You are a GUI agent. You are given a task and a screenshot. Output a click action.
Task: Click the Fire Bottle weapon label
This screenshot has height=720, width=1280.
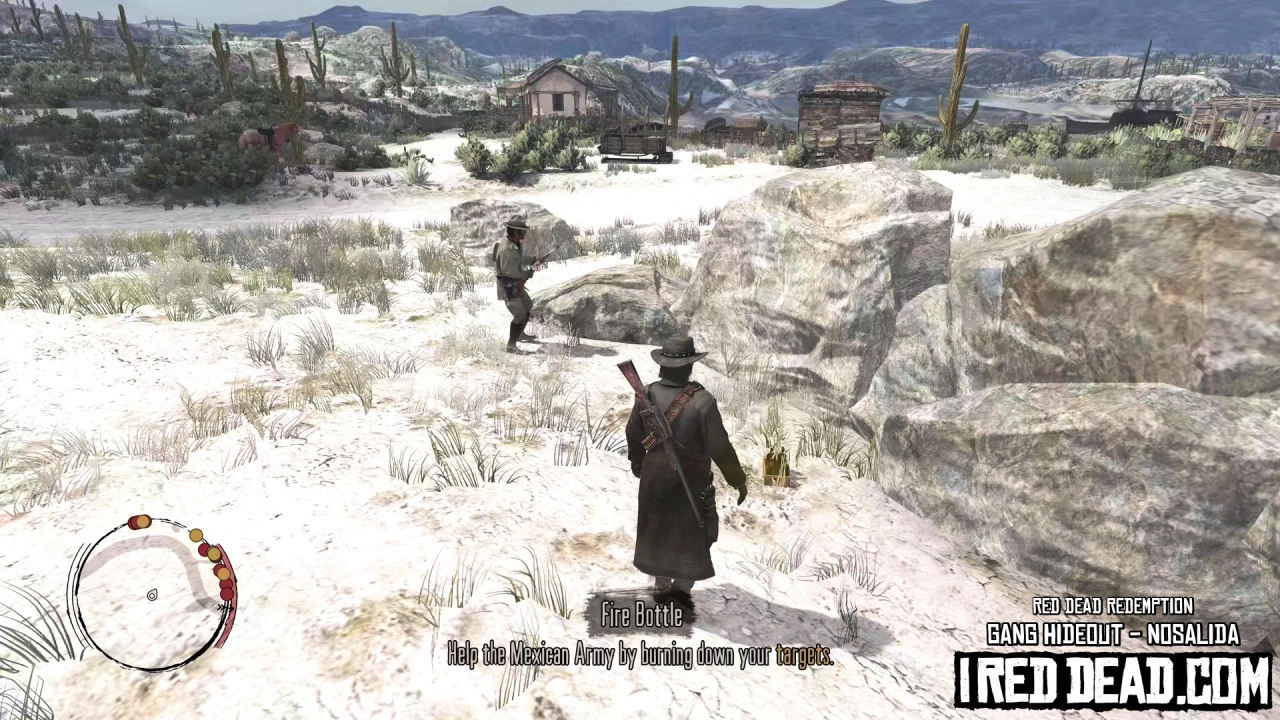point(642,616)
